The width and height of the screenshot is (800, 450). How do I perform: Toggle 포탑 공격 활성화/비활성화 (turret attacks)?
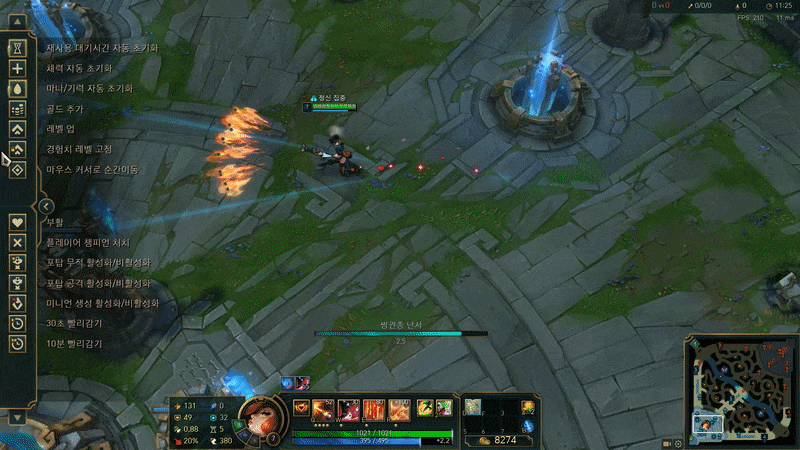pyautogui.click(x=17, y=282)
